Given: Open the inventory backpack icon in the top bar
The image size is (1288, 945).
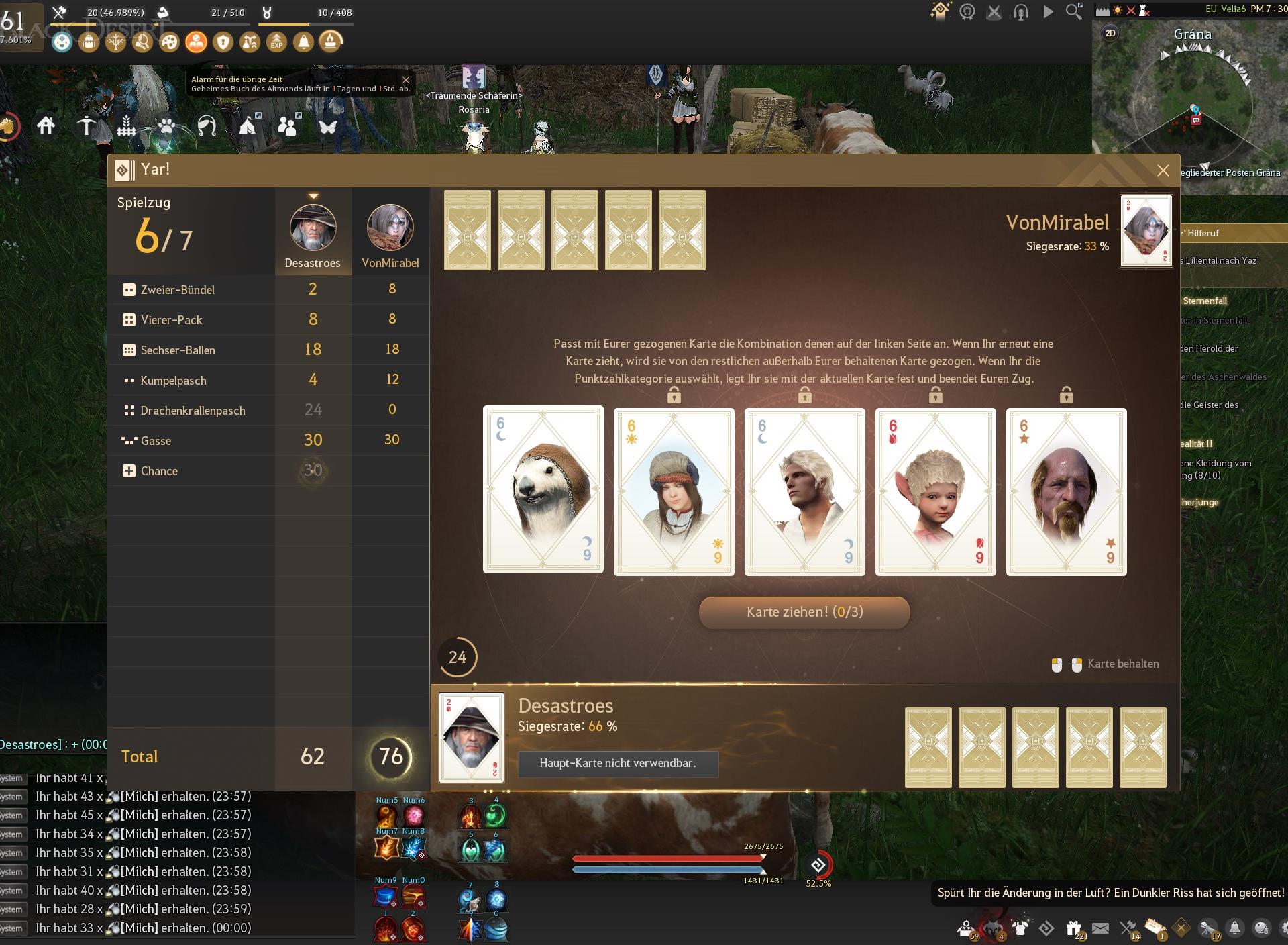Looking at the screenshot, I should click(88, 42).
